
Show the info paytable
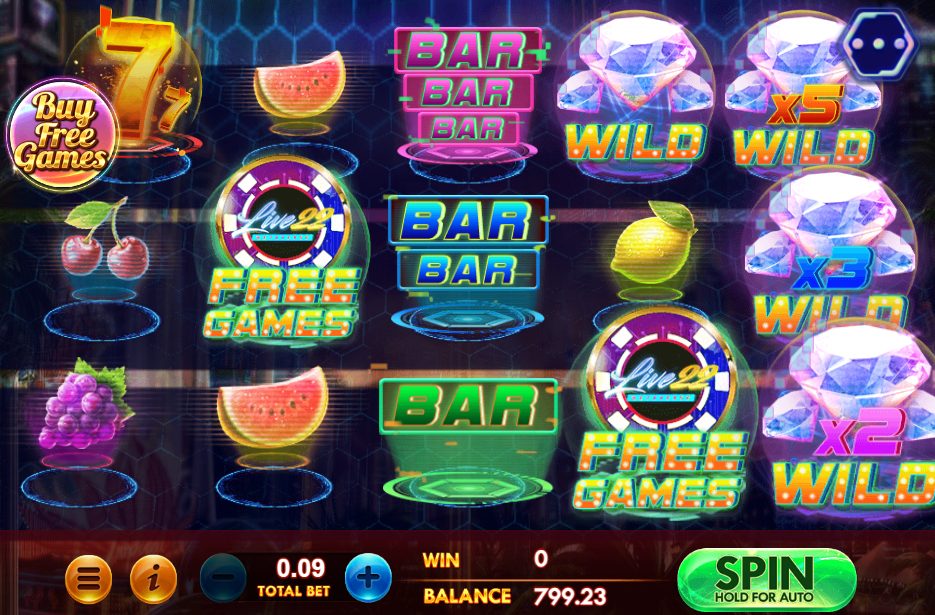[153, 578]
